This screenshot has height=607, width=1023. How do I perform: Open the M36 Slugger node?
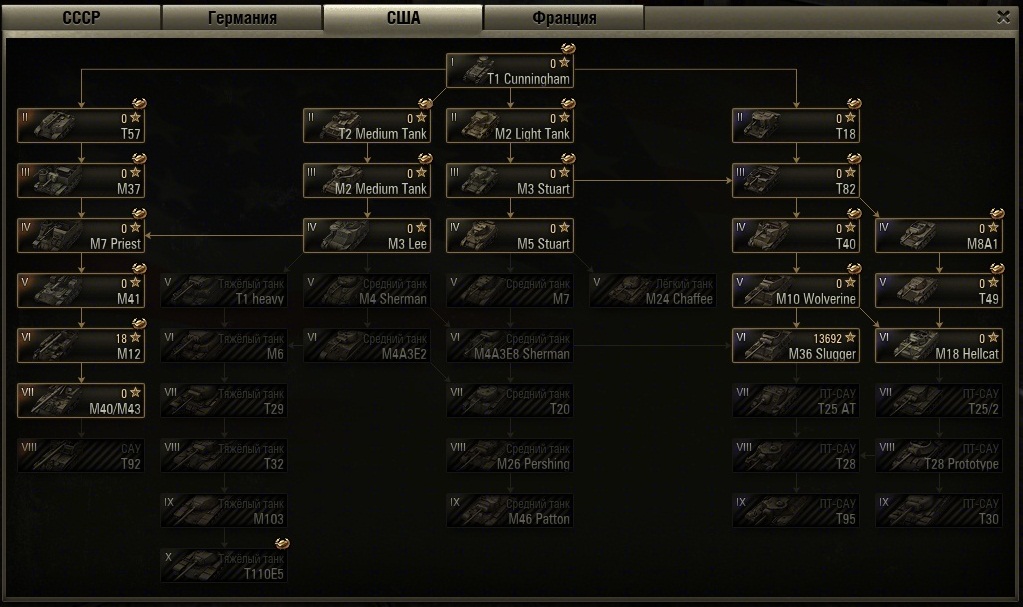[x=796, y=346]
